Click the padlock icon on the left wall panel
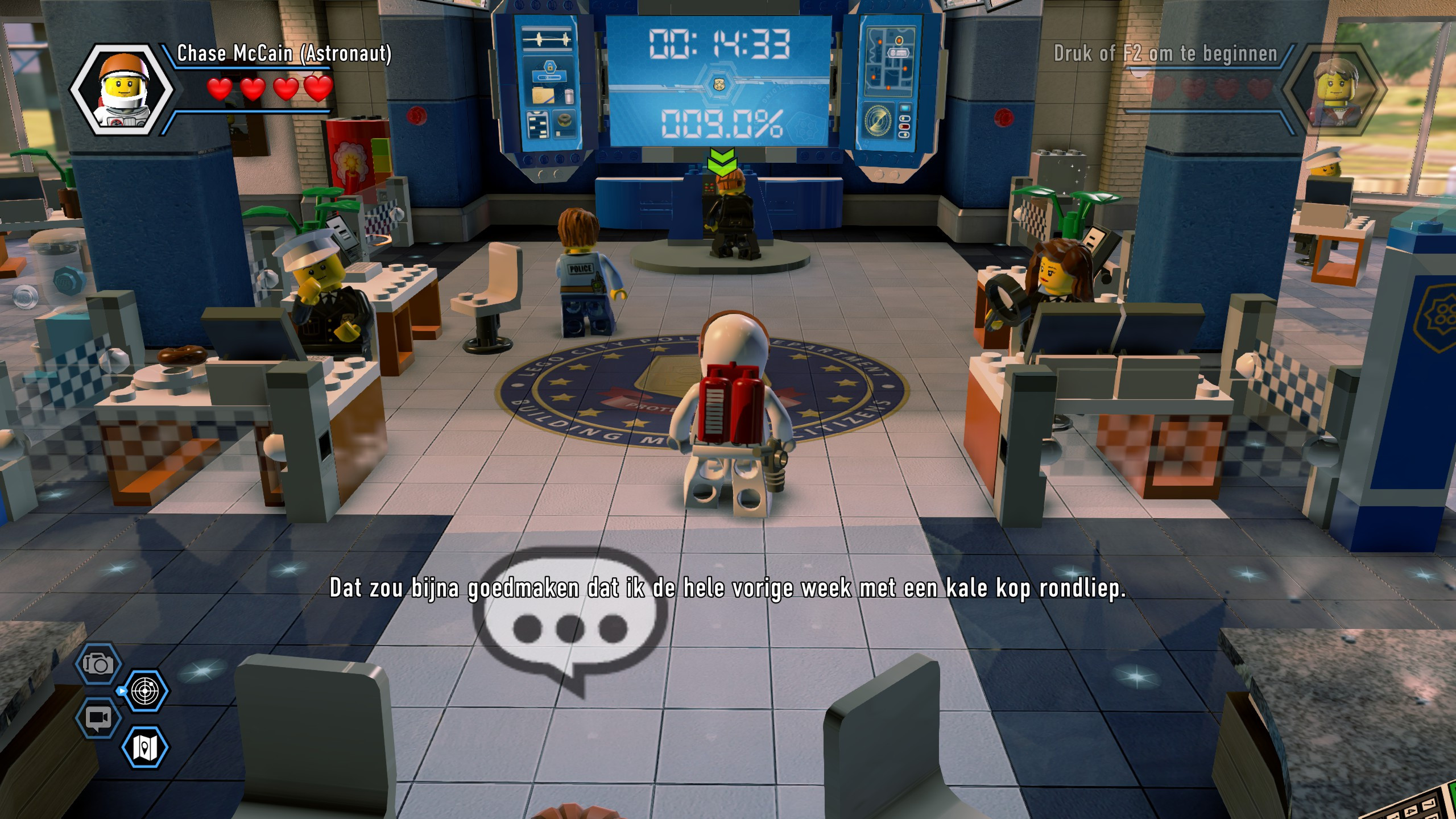The image size is (1456, 819). [549, 67]
